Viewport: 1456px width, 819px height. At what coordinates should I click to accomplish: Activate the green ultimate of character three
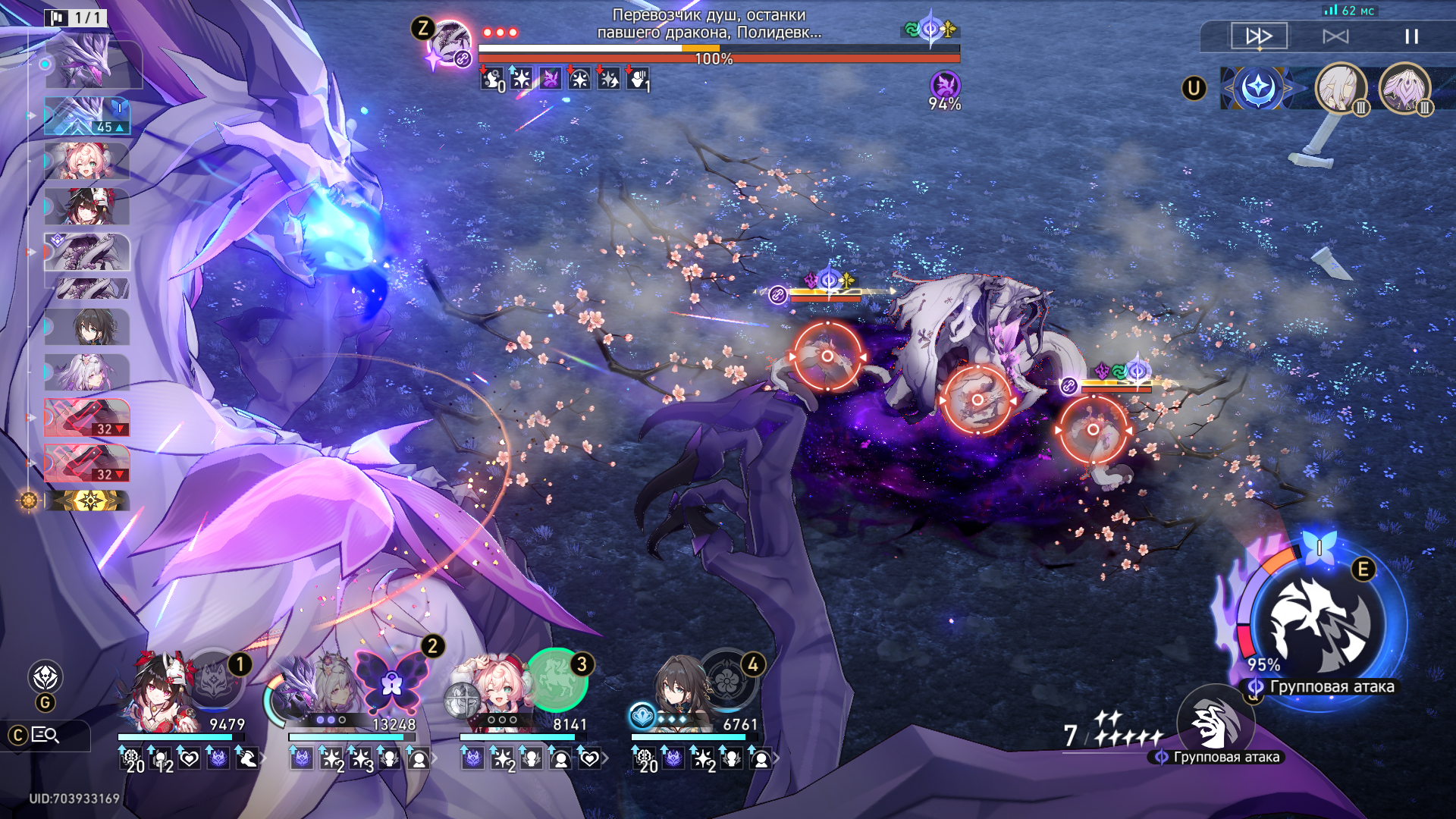click(557, 679)
